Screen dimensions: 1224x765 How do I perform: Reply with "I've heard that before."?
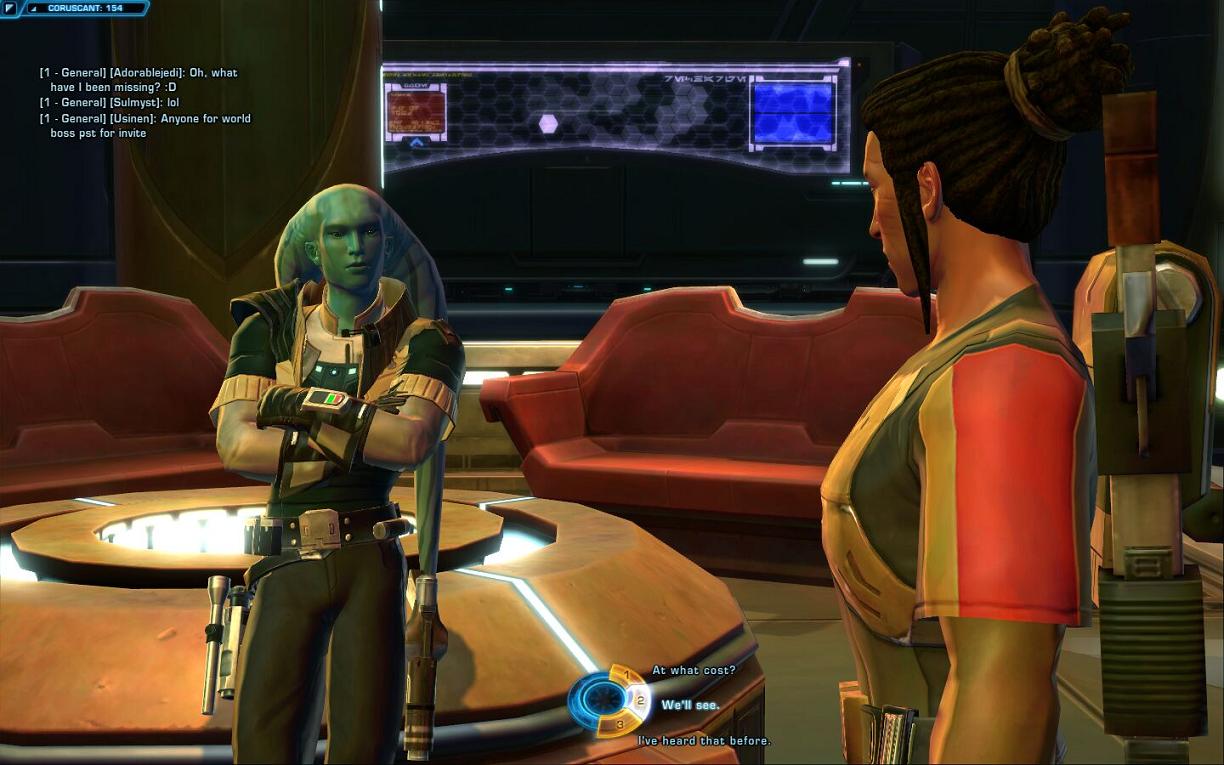tap(704, 741)
